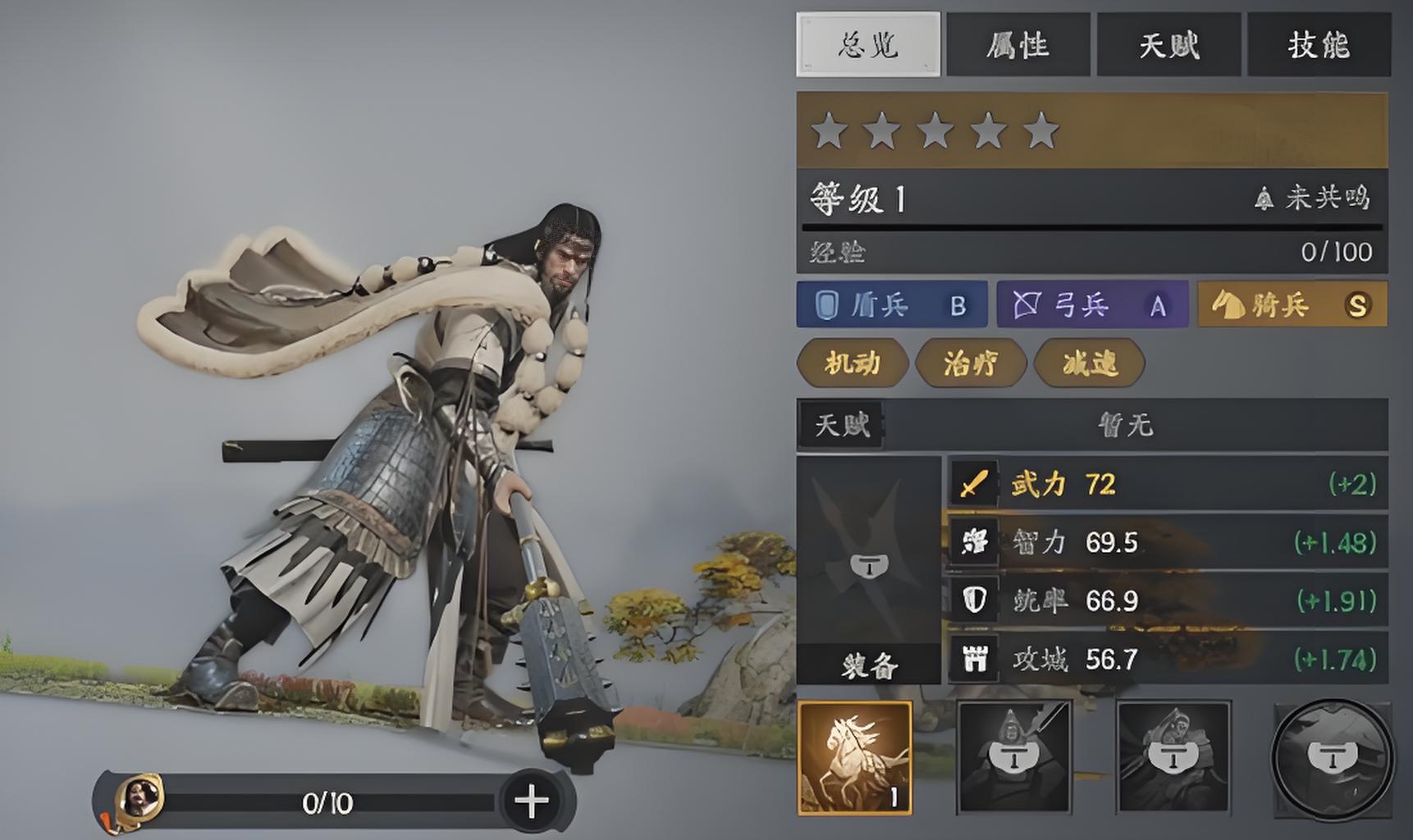
Task: Open the 属性 attributes tab
Action: click(x=1017, y=44)
